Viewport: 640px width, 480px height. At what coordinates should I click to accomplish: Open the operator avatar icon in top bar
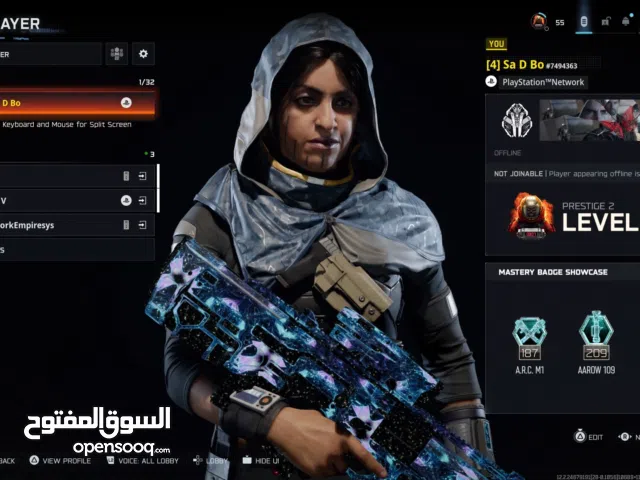[x=539, y=20]
